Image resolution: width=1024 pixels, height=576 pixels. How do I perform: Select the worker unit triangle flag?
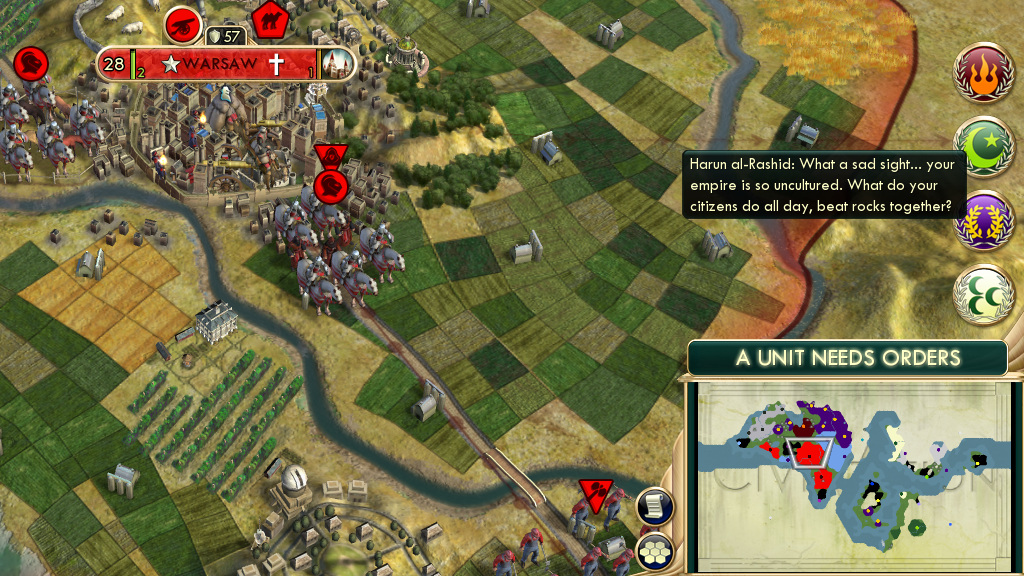596,493
